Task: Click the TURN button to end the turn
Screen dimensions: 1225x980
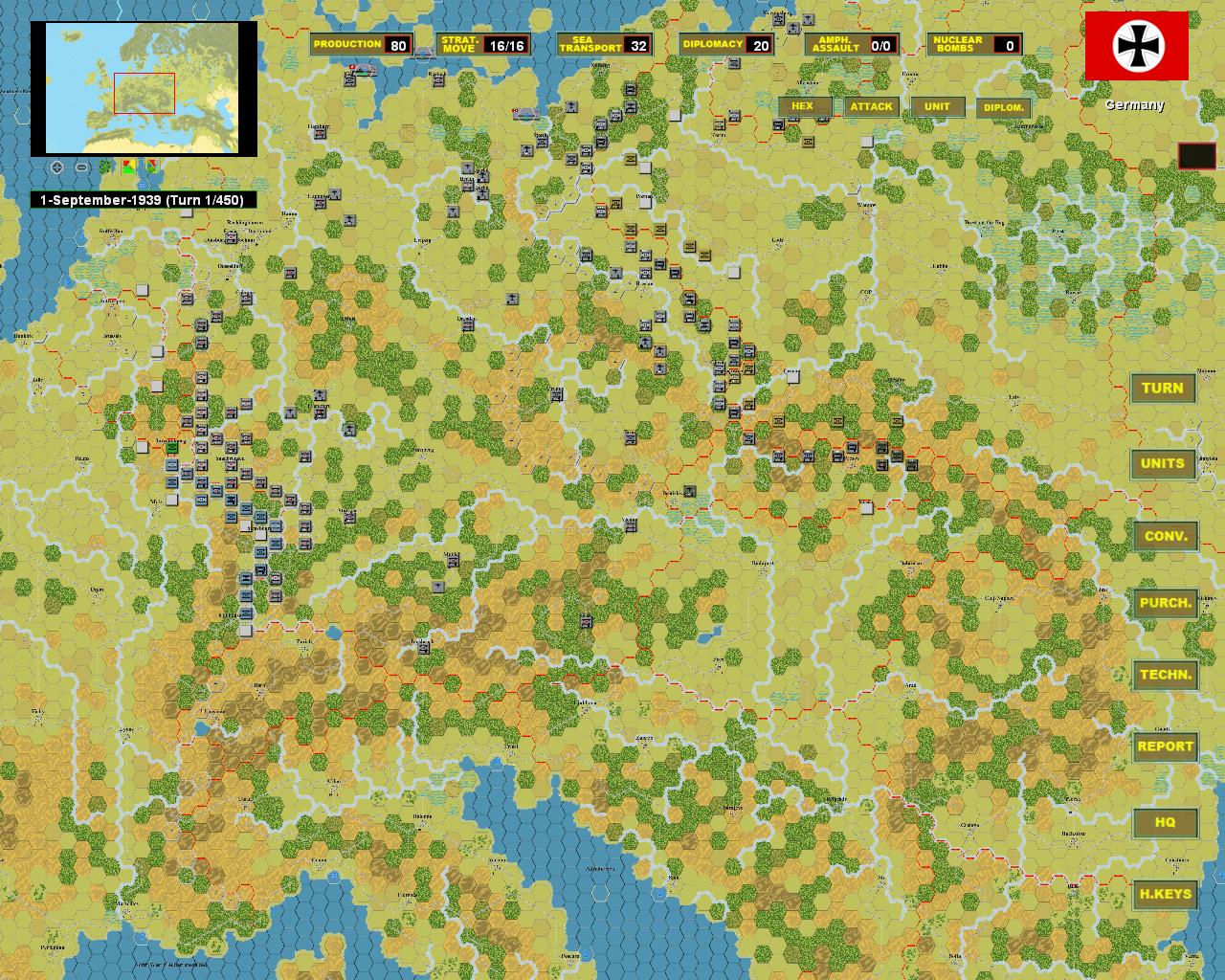Action: 1164,388
